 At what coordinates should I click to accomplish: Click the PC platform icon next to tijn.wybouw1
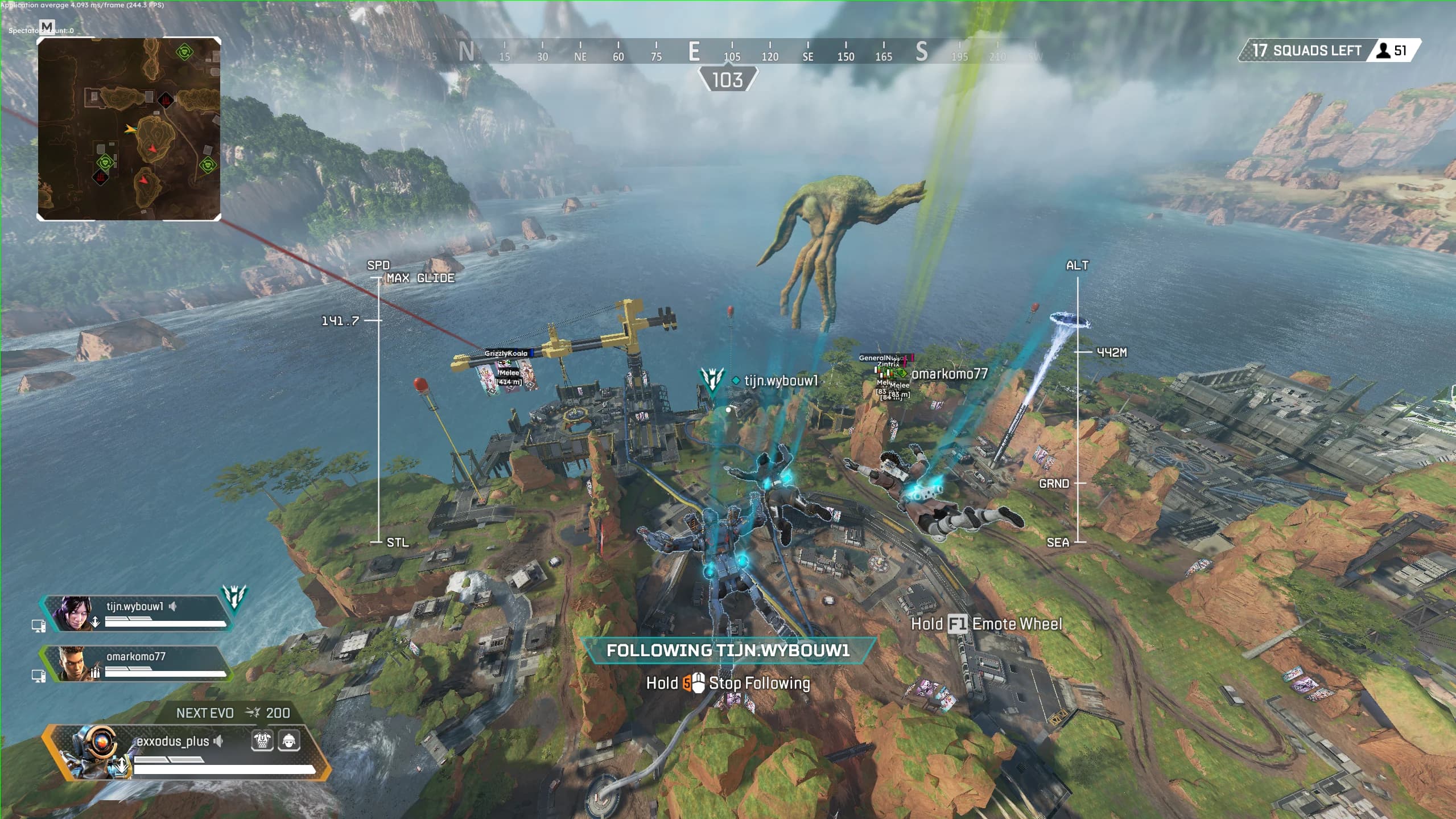click(x=39, y=625)
